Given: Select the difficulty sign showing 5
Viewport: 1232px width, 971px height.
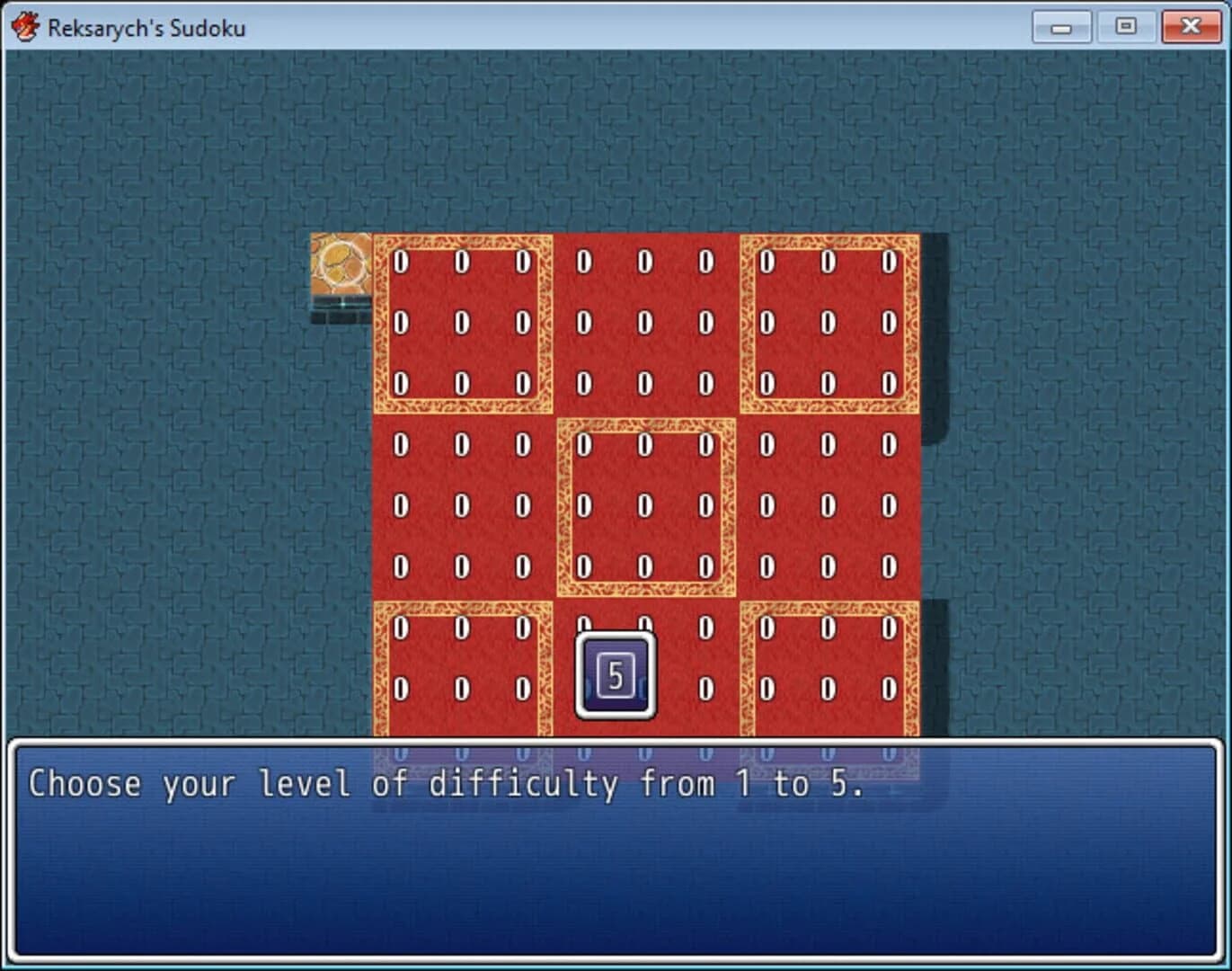Looking at the screenshot, I should coord(616,674).
